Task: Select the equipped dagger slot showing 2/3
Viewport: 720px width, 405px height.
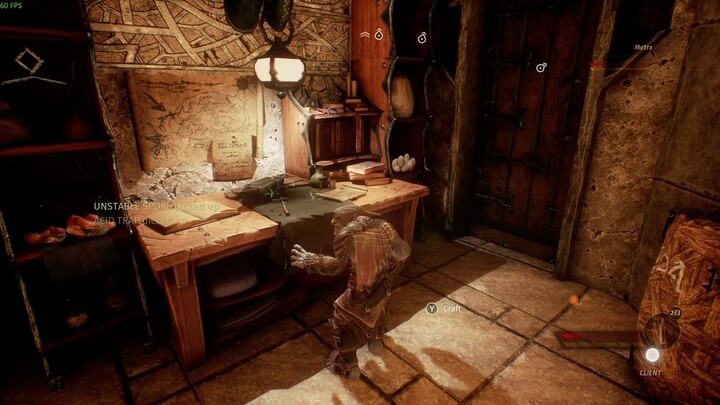Action: [661, 329]
